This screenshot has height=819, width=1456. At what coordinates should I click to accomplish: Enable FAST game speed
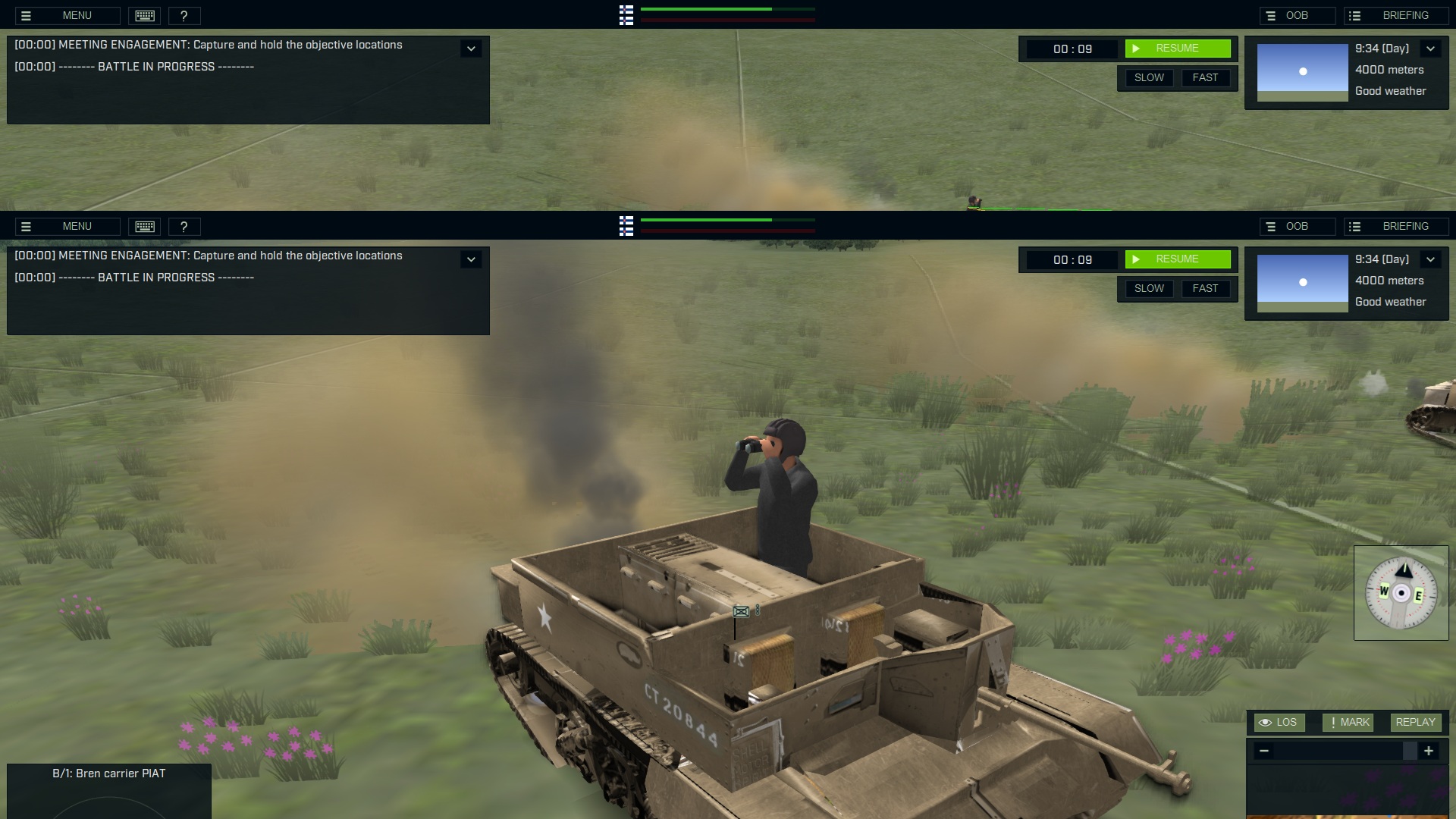coord(1207,77)
